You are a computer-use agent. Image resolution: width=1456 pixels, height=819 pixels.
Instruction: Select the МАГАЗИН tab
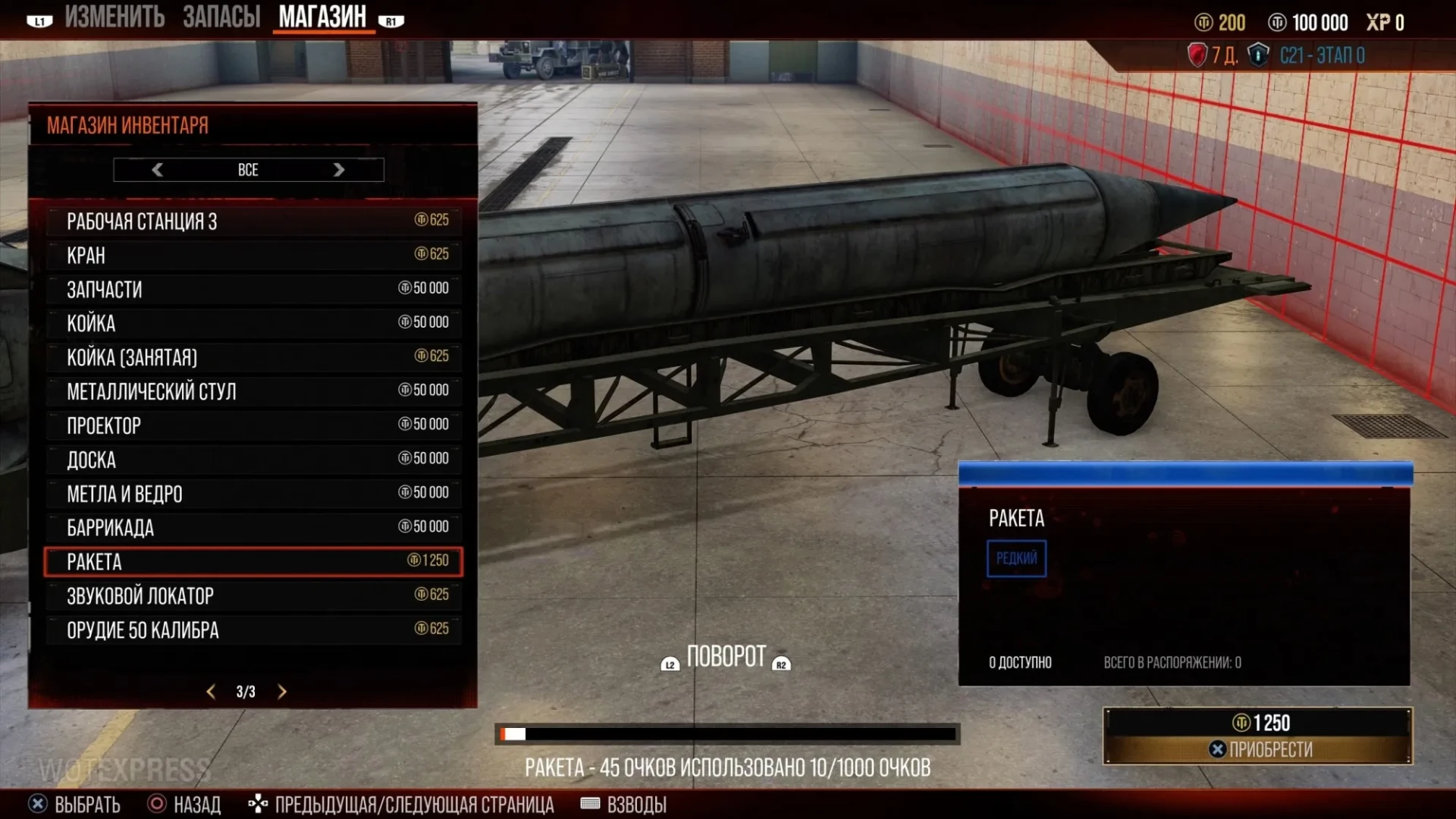322,17
